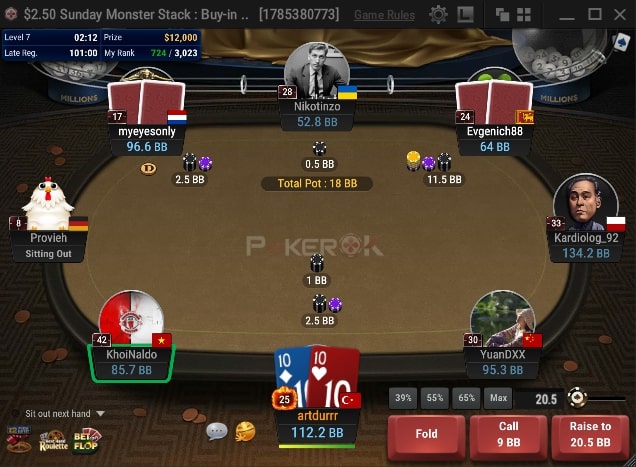The image size is (636, 467).
Task: Minimize the poker table window
Action: [567, 15]
